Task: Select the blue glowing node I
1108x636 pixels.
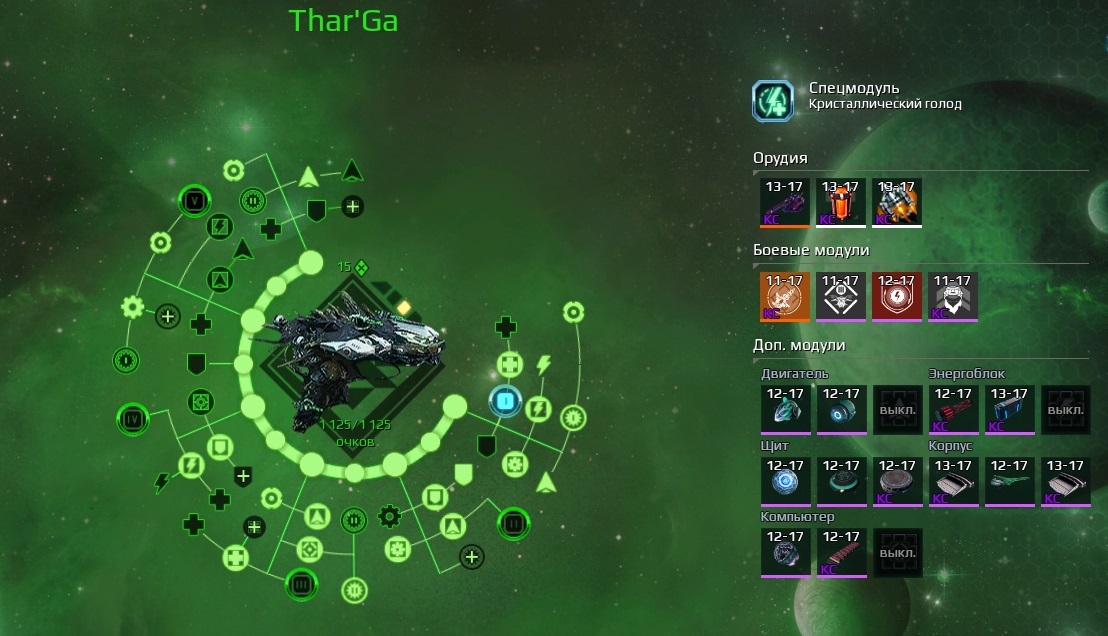Action: click(x=506, y=403)
